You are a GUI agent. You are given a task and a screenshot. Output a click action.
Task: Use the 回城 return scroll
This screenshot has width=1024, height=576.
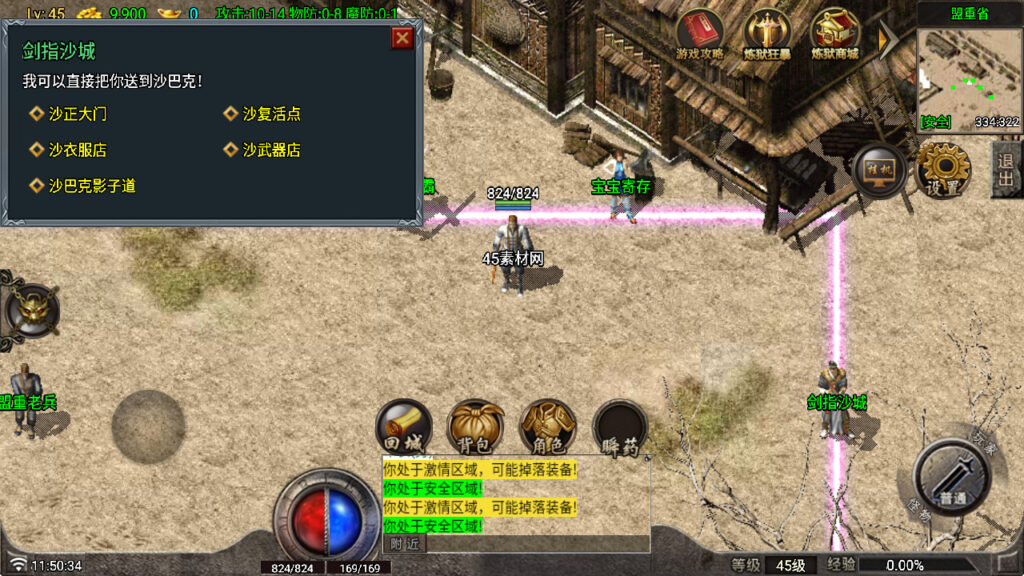click(404, 428)
